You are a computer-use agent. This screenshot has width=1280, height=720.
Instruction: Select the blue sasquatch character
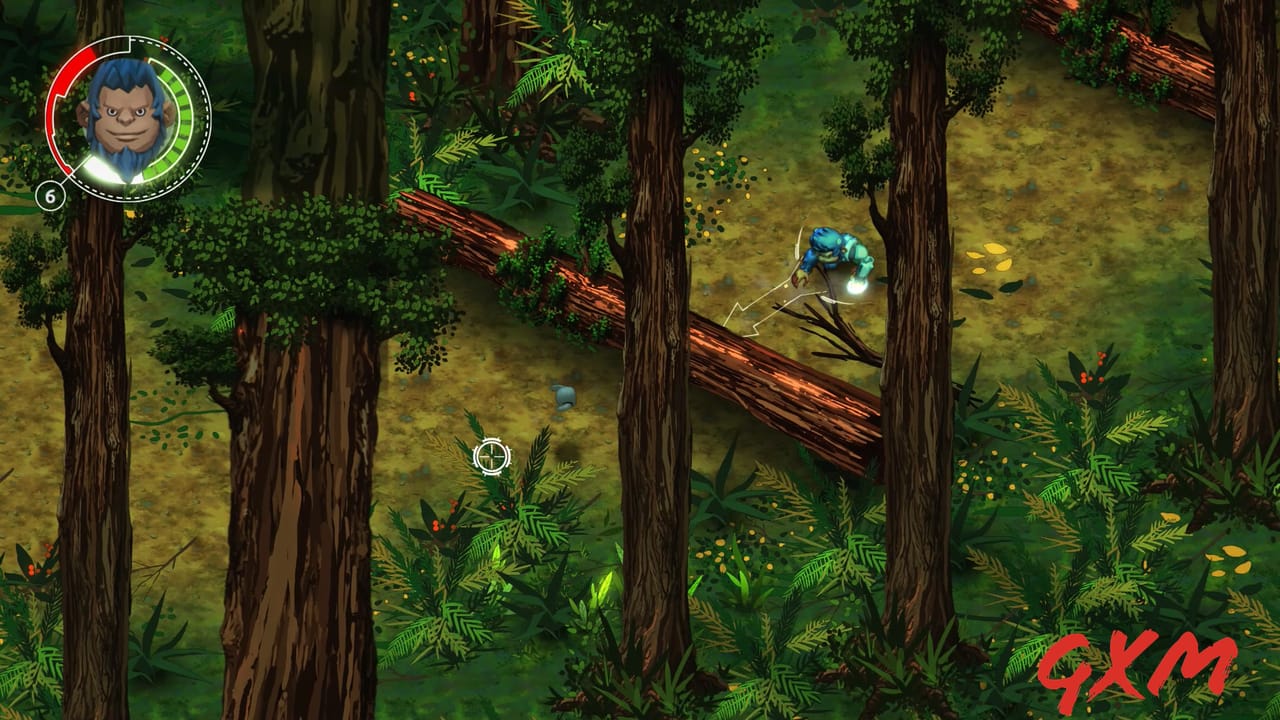pos(833,255)
